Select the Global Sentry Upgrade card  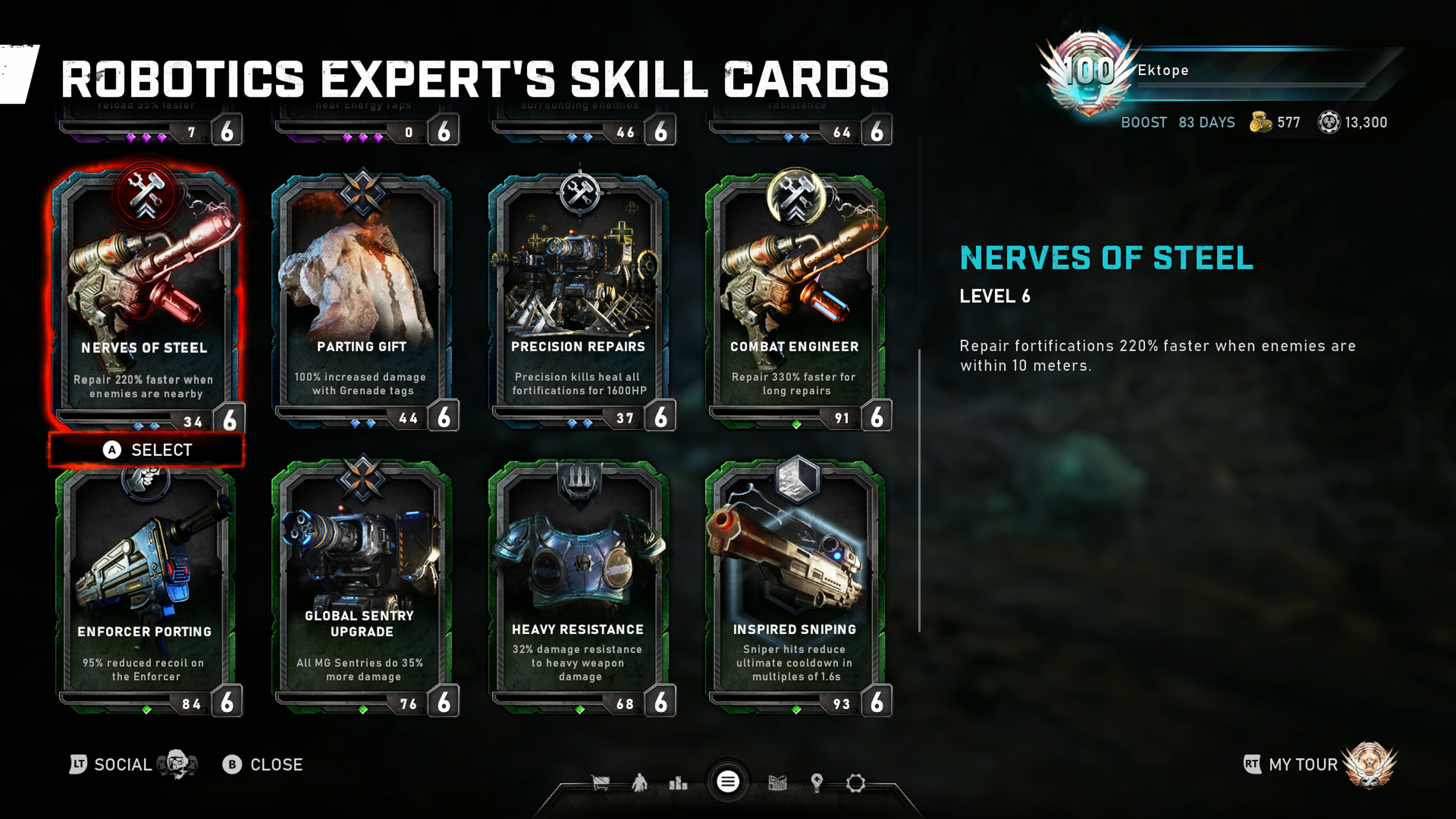coord(362,588)
